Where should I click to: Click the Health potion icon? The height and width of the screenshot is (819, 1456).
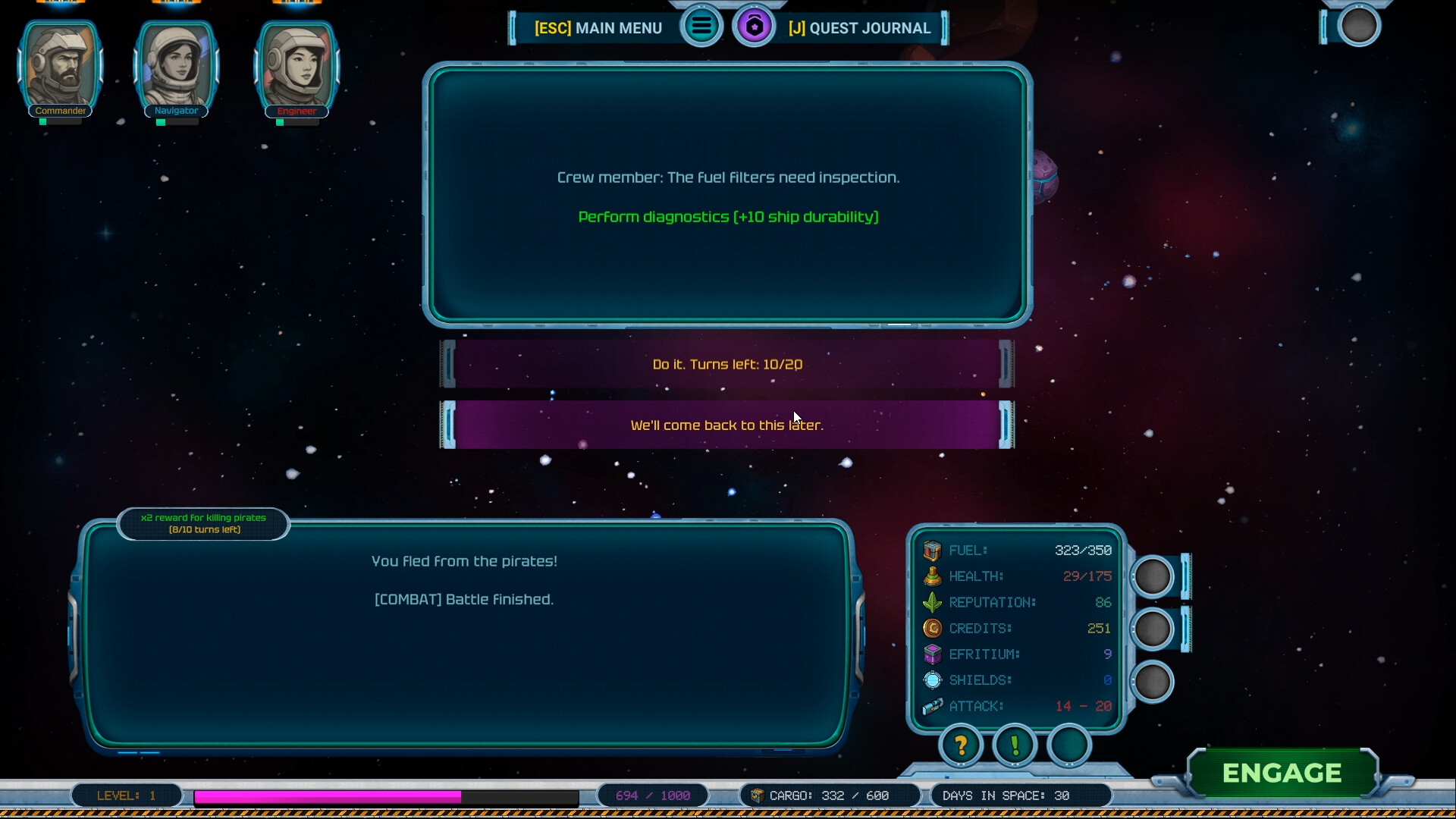(x=932, y=576)
